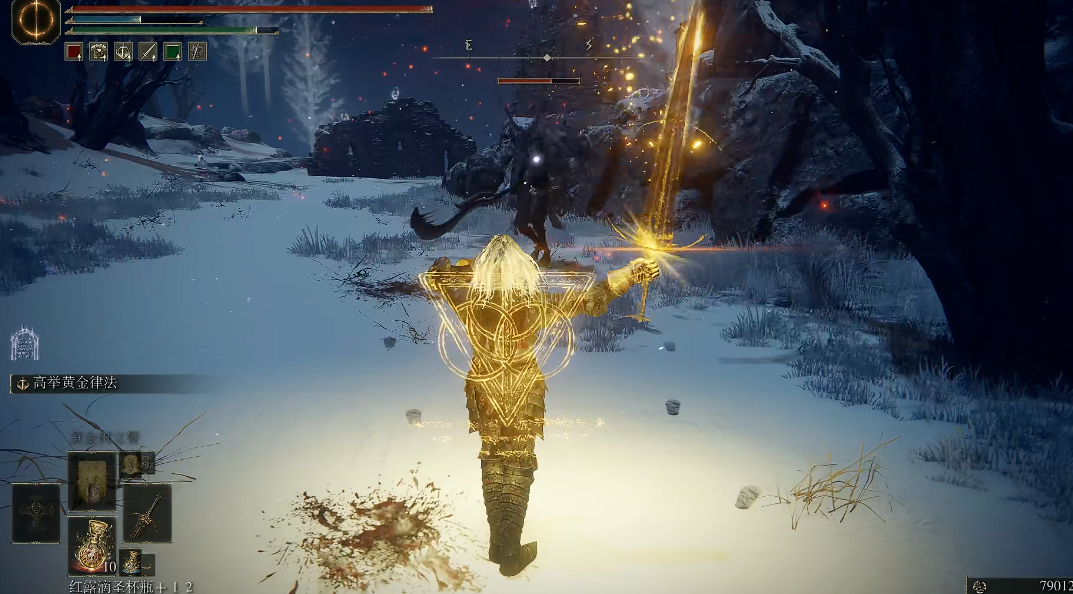Select the right-hand greatsword weapon slot
Screen dimensions: 1073x594
point(147,513)
